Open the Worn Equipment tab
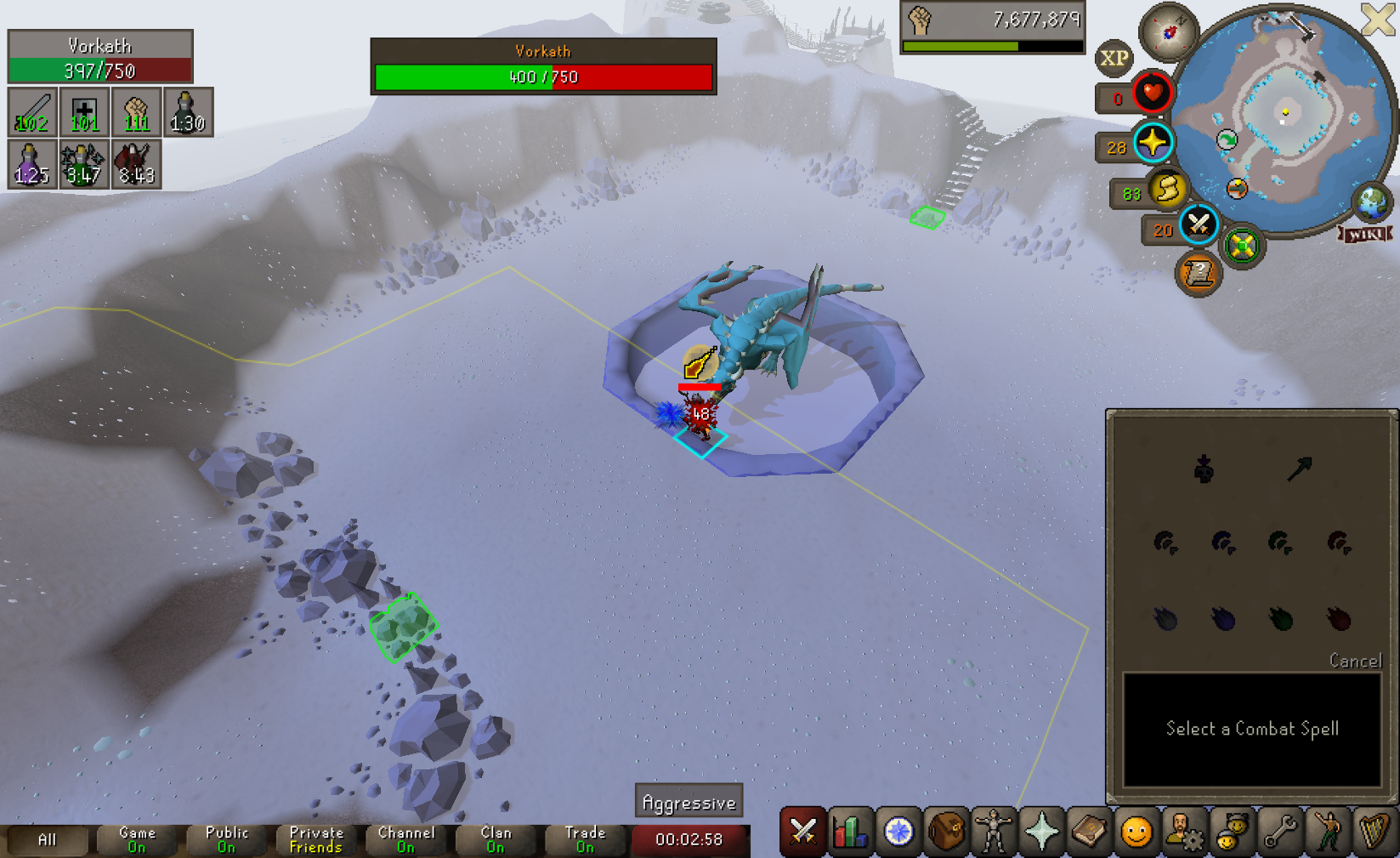 (x=994, y=832)
